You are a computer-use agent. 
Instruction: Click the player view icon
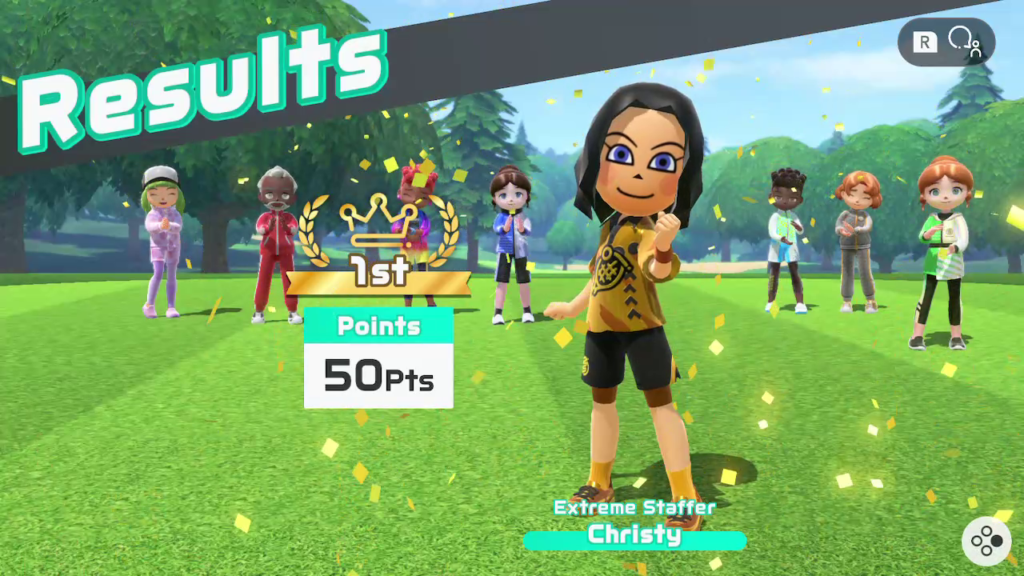tap(964, 43)
